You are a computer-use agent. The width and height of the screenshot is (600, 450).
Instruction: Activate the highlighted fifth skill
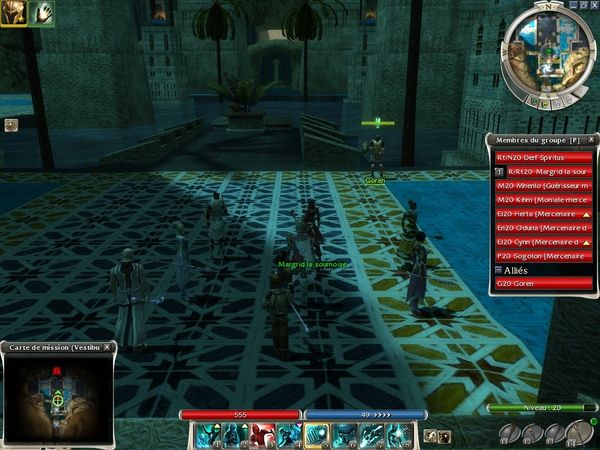click(x=317, y=434)
